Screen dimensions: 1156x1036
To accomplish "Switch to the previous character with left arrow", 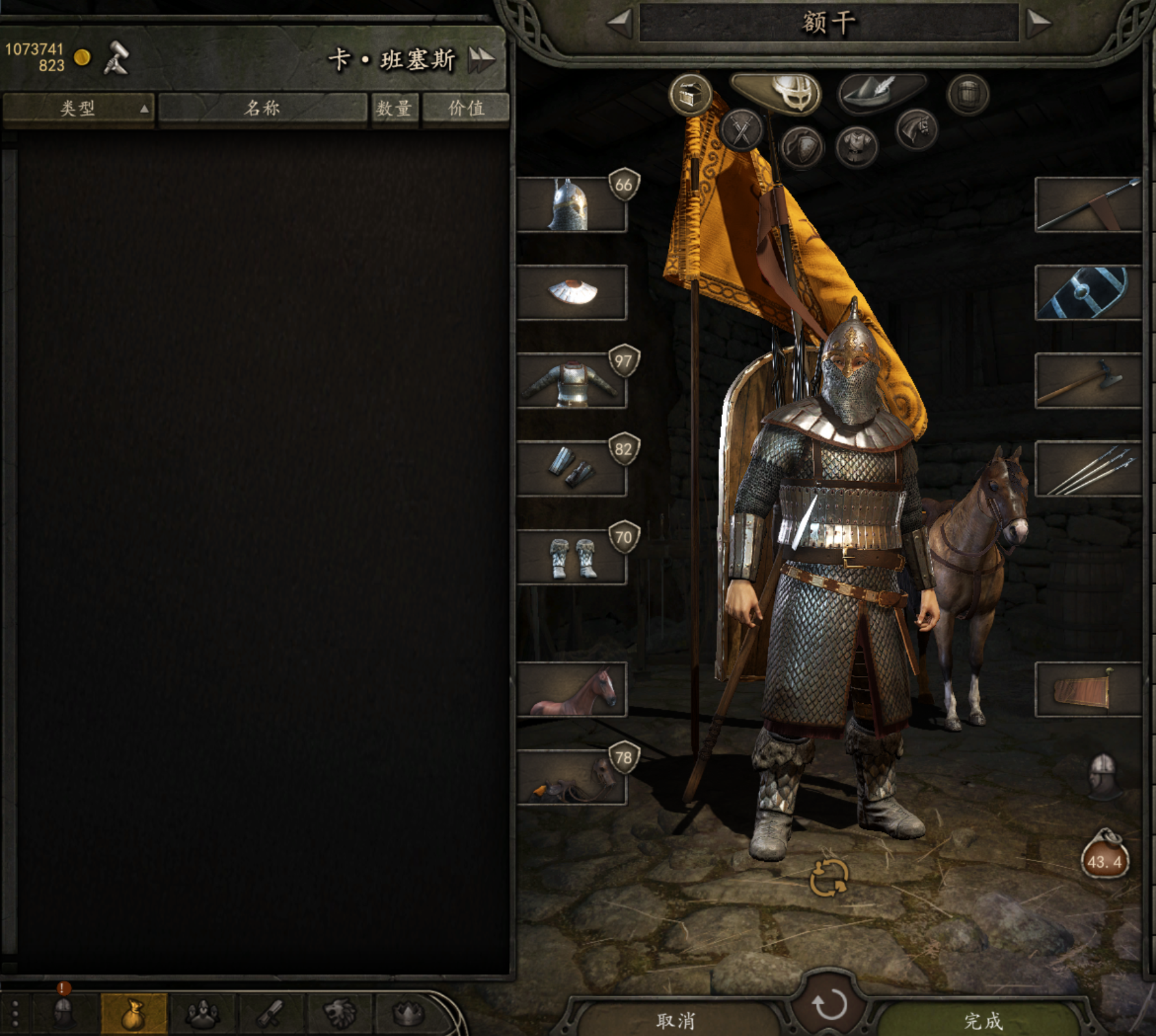I will pyautogui.click(x=620, y=23).
